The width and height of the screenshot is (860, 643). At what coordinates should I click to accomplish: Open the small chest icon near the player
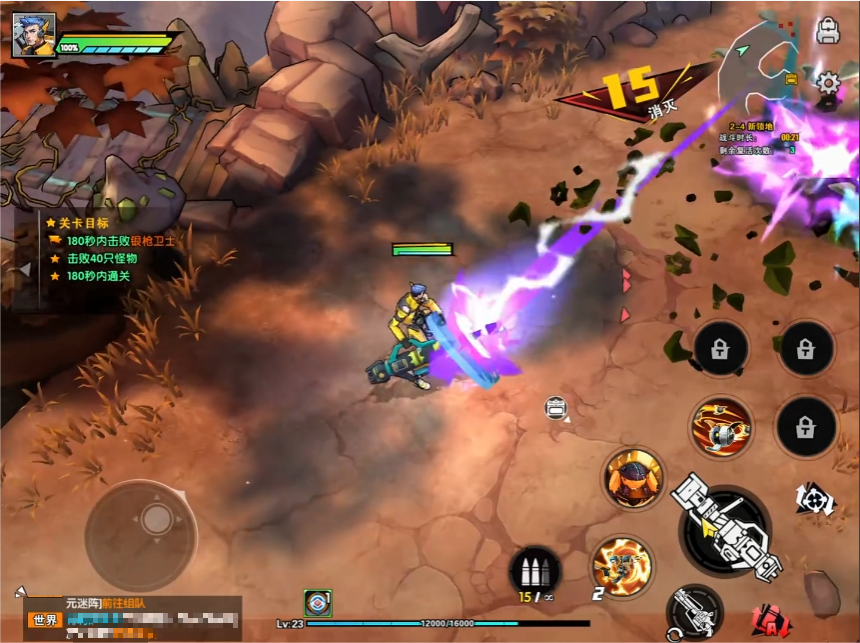[557, 407]
